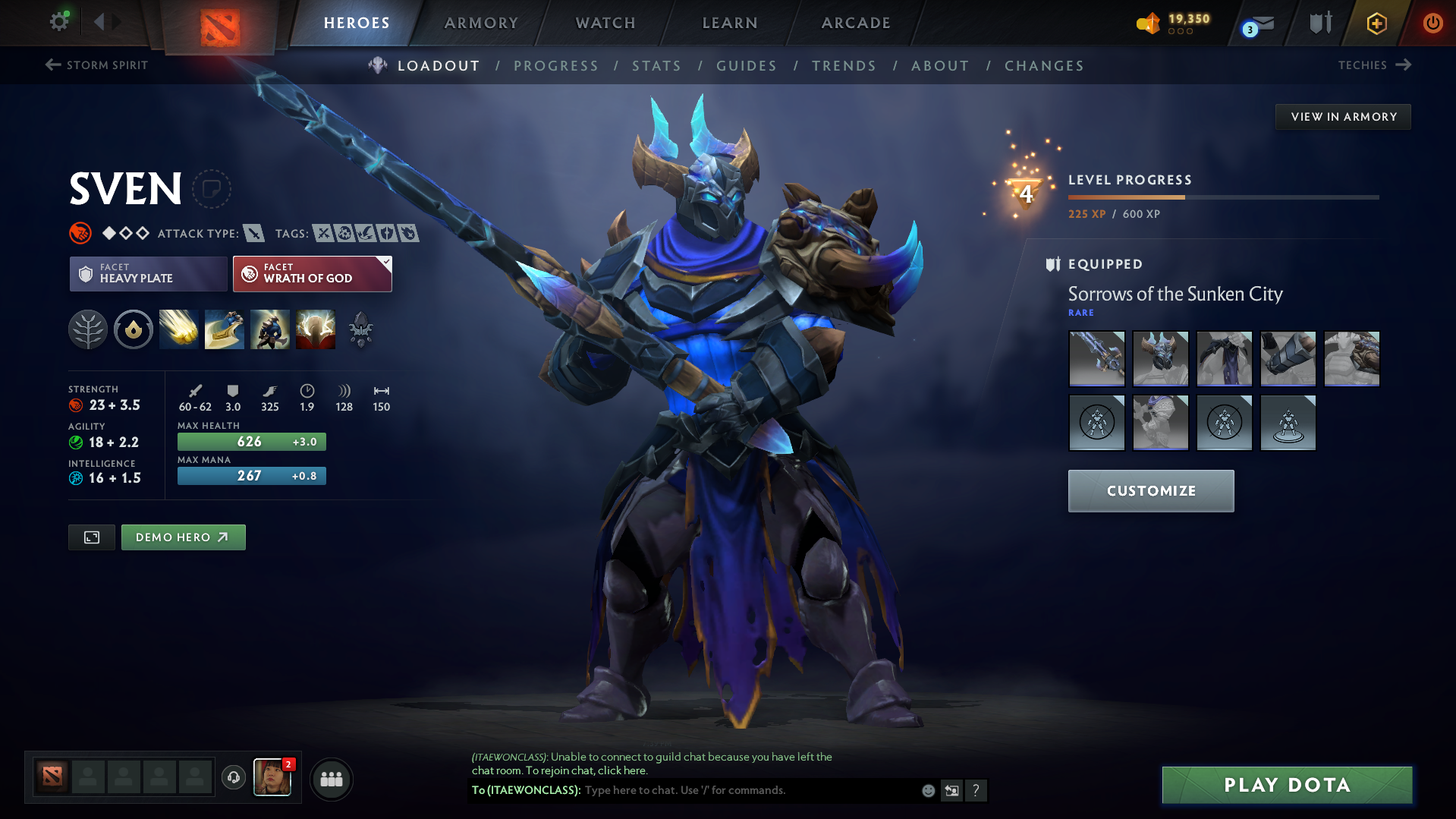This screenshot has width=1456, height=819.
Task: Select the equipped sword item thumbnail
Action: (x=1096, y=358)
